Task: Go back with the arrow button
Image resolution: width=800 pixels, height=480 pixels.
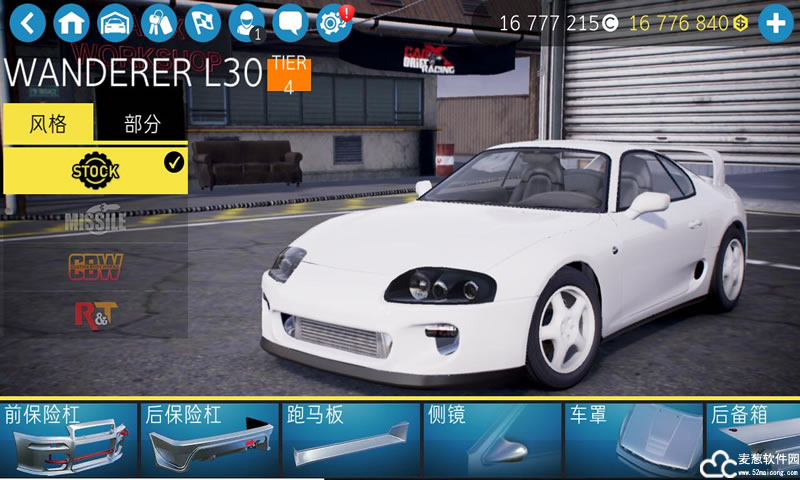Action: click(28, 21)
